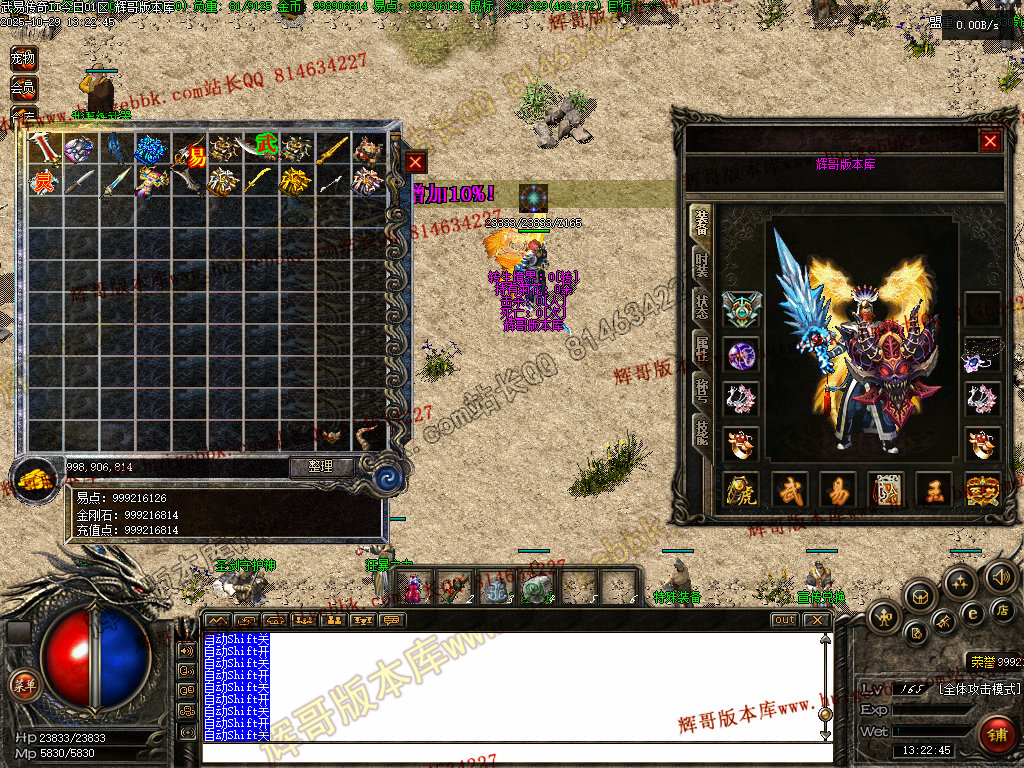Image resolution: width=1024 pixels, height=768 pixels.
Task: Choose the green 武 item in bag
Action: (x=265, y=146)
